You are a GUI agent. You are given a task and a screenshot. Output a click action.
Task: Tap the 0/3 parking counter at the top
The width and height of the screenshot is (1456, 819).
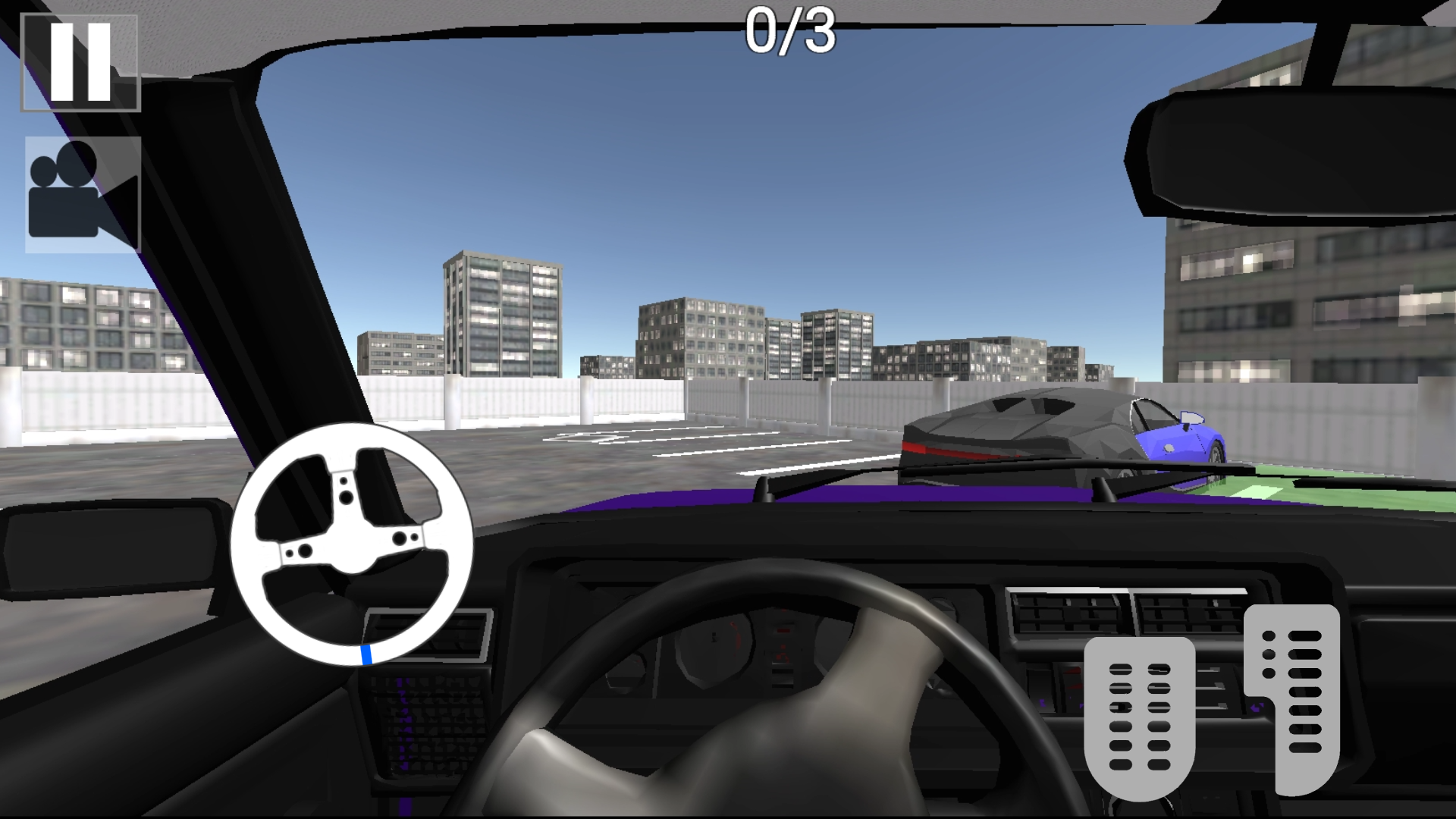click(790, 32)
